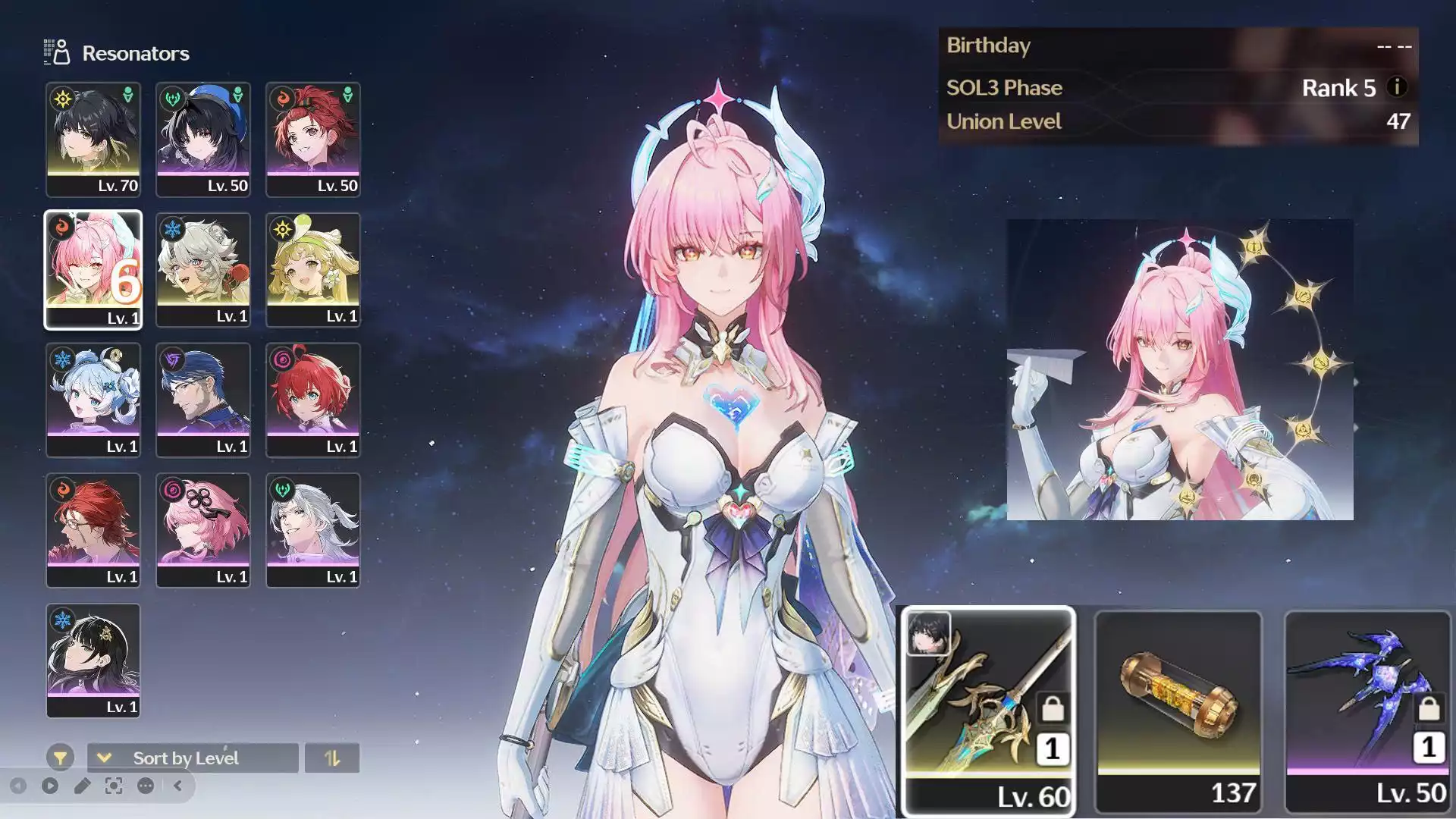This screenshot has width=1456, height=819.
Task: Show SOL3 Phase info via the i icon
Action: (1397, 87)
